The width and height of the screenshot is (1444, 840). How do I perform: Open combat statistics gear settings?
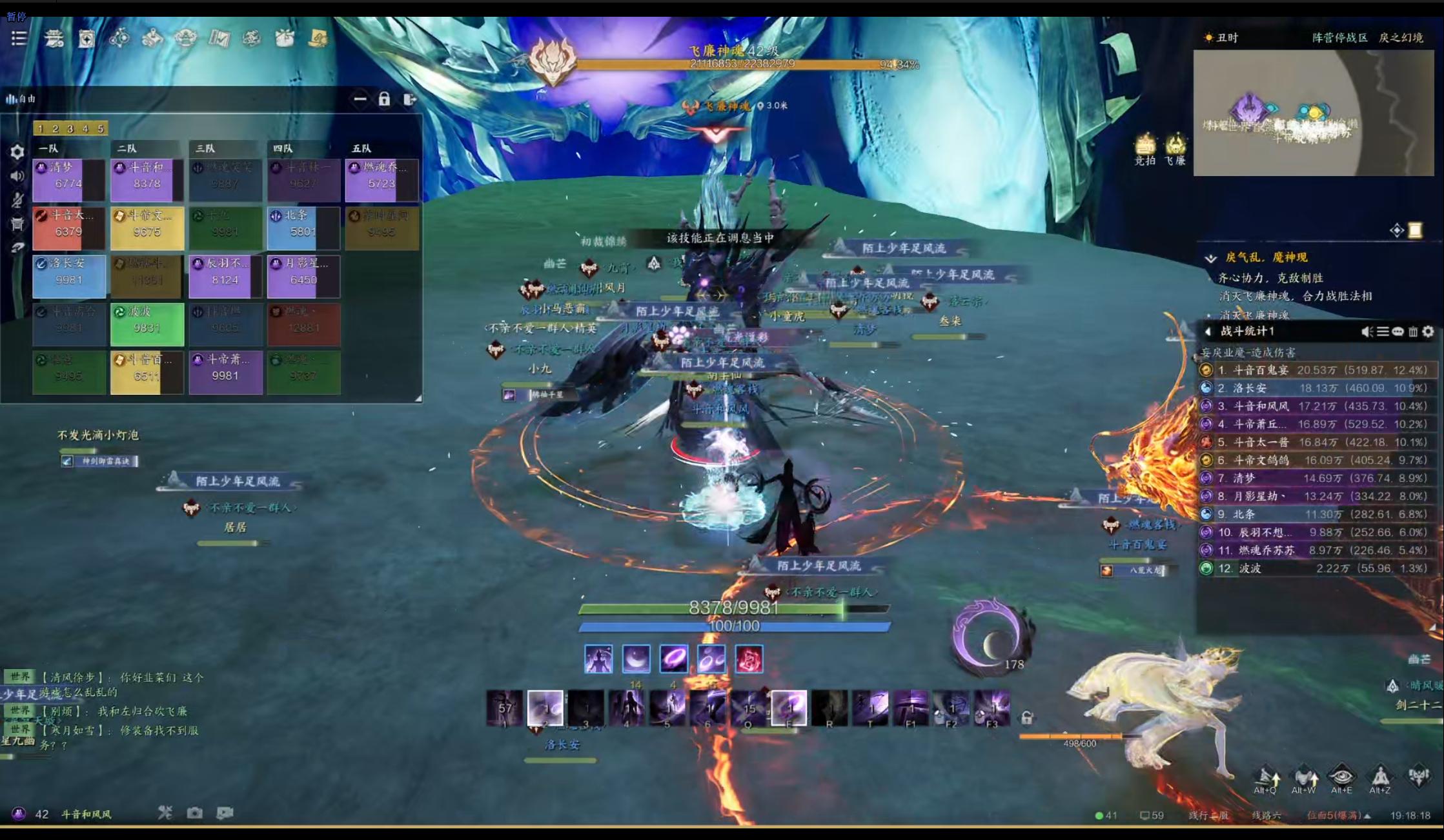click(x=1428, y=332)
